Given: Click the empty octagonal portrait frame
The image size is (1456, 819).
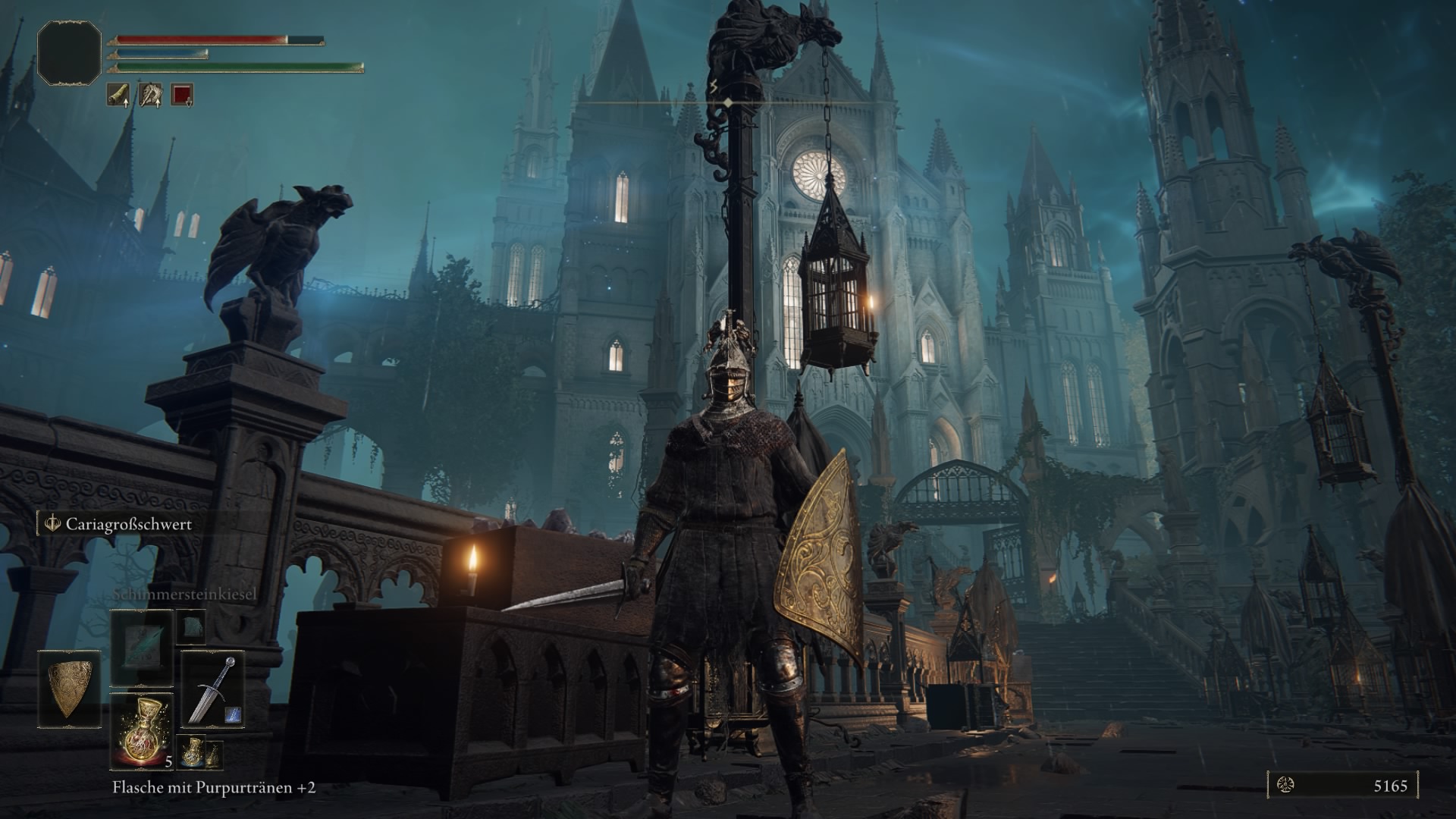Looking at the screenshot, I should 70,52.
